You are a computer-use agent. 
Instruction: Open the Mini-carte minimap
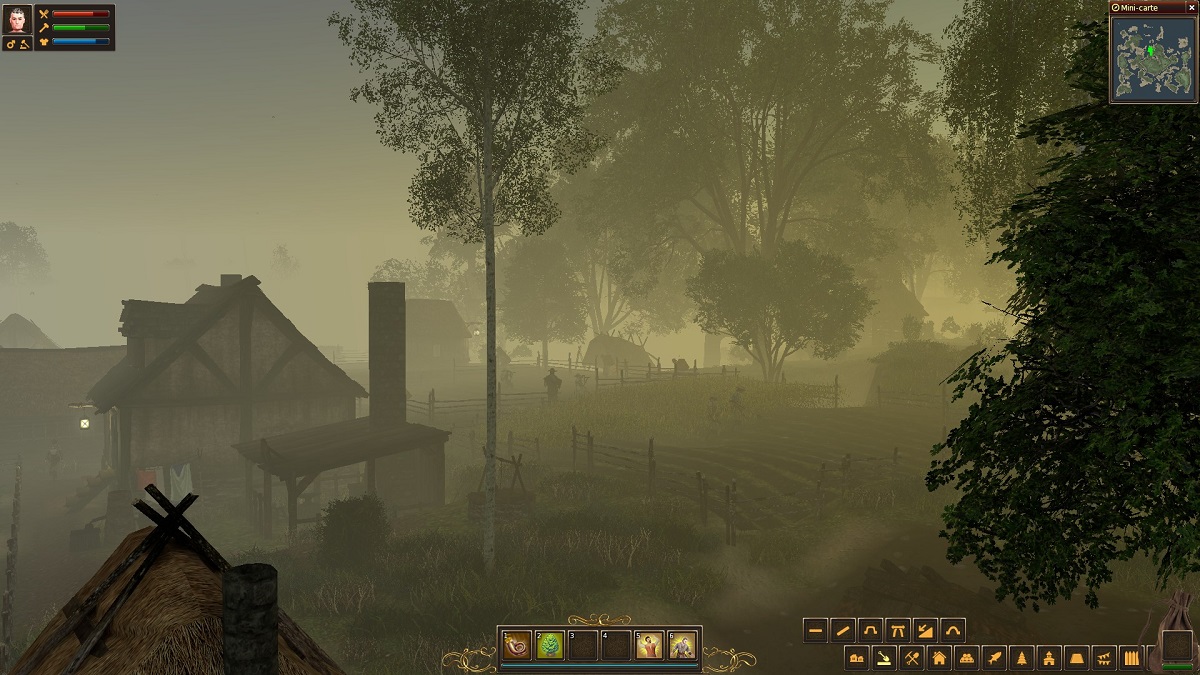1153,58
